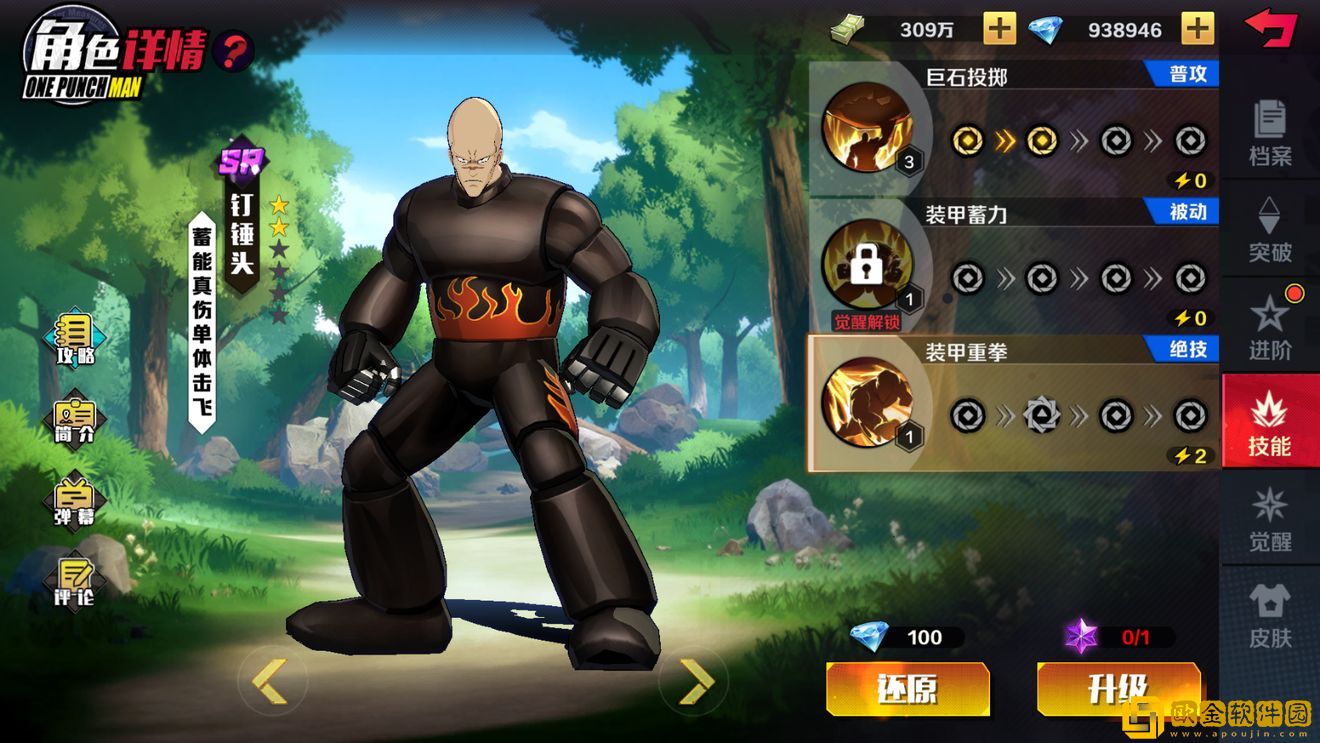The image size is (1320, 743).
Task: Open the question mark help icon
Action: [x=233, y=50]
